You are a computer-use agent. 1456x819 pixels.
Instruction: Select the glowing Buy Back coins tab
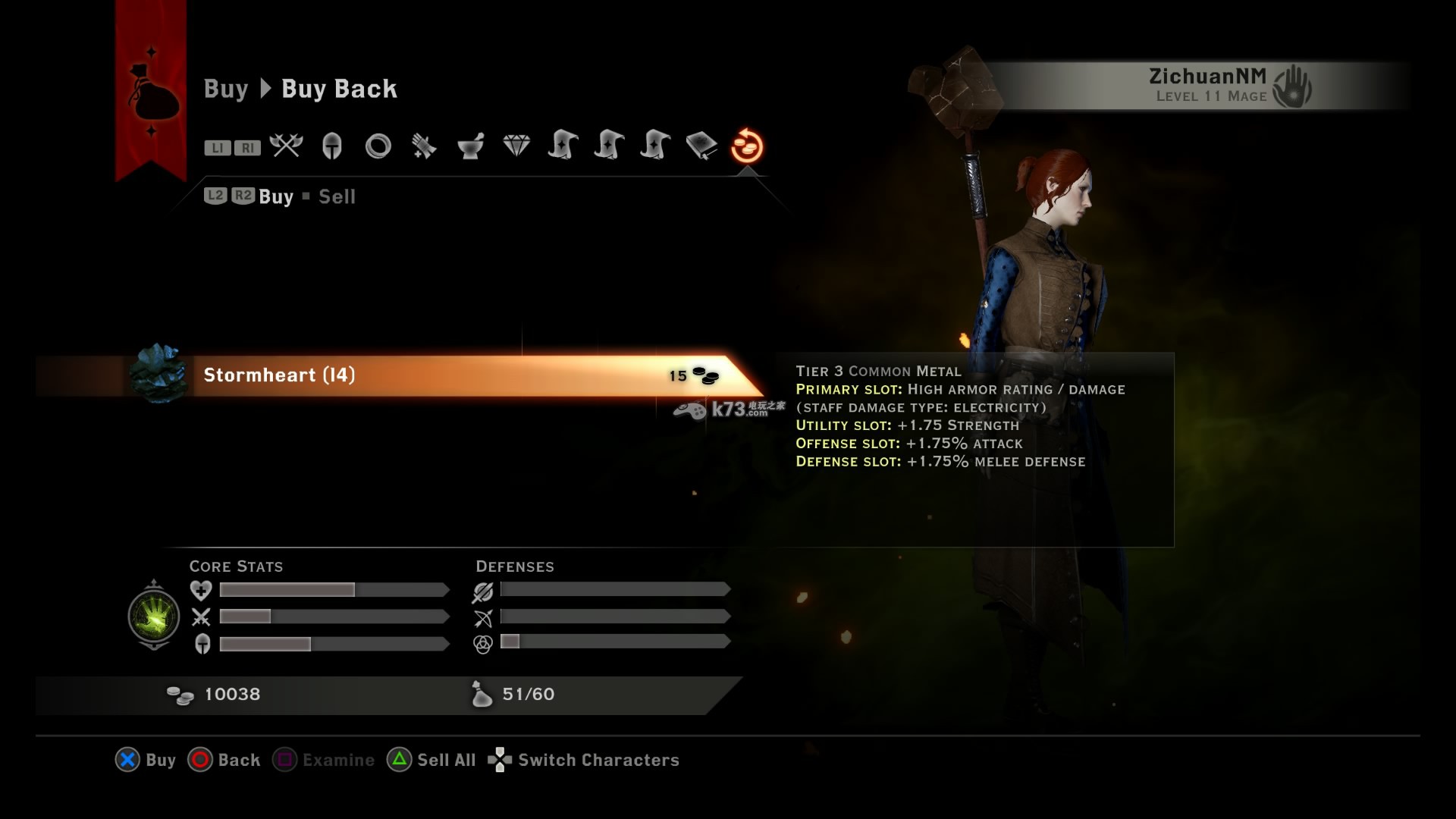pos(747,146)
